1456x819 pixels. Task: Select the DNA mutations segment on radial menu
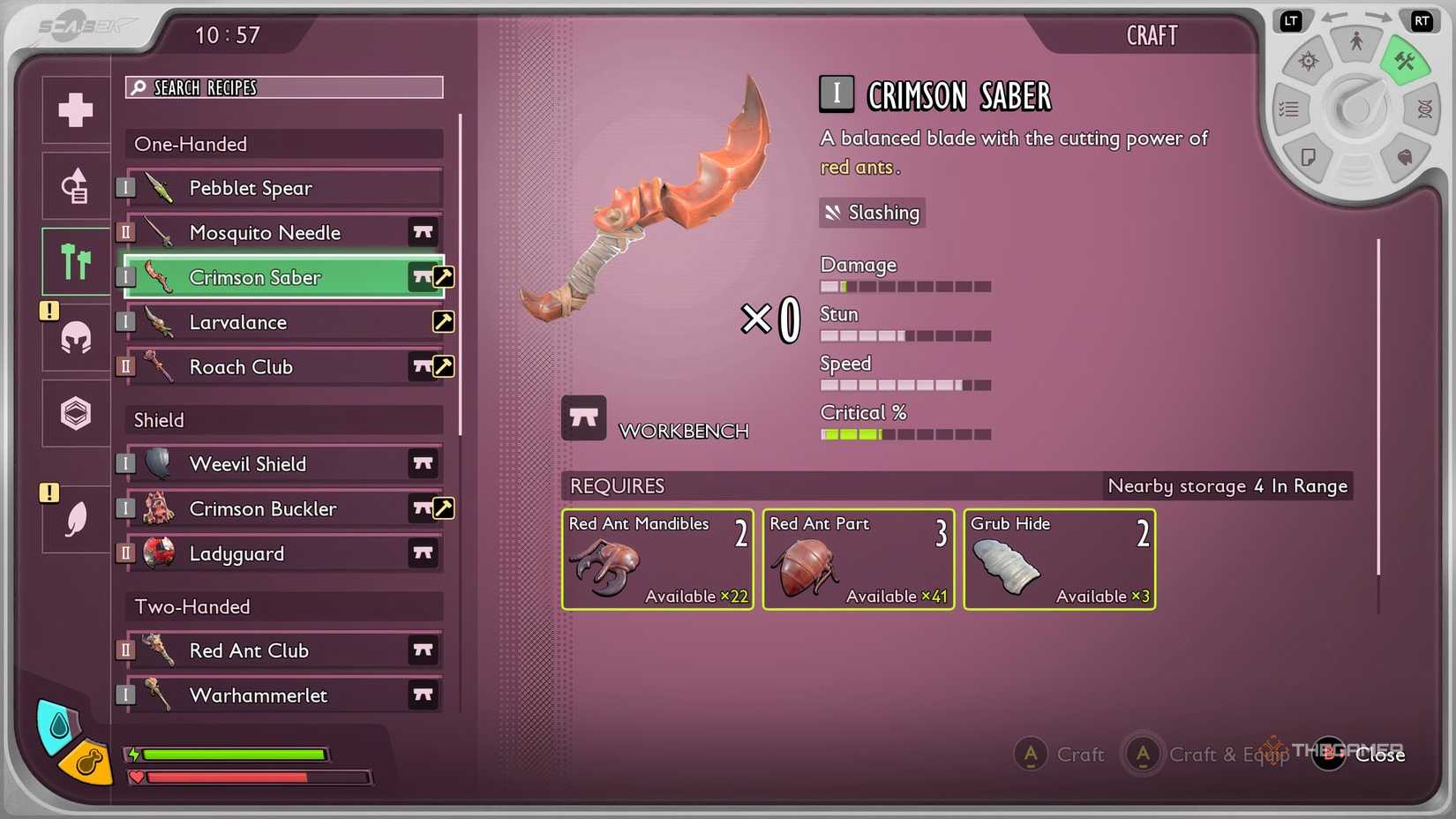[1424, 108]
